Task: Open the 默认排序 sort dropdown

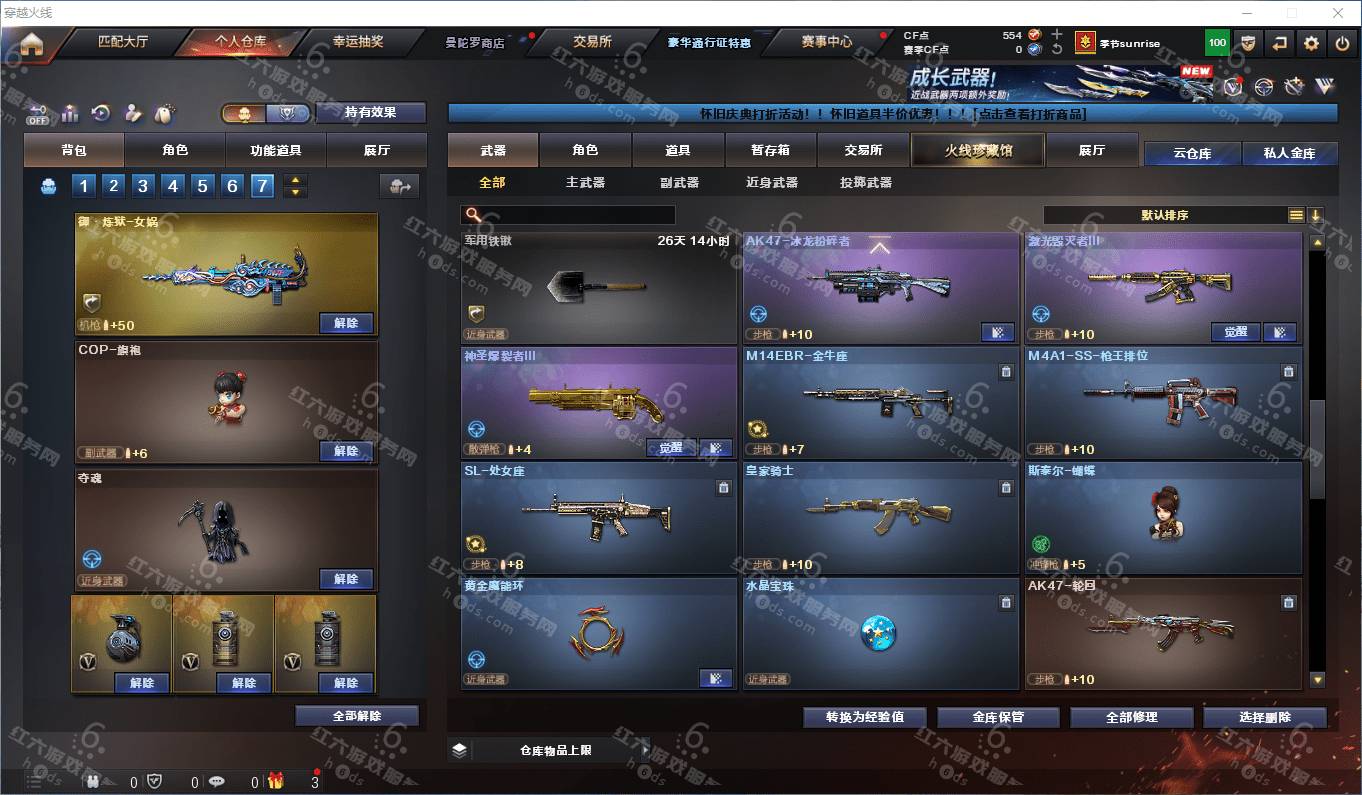Action: pos(1165,215)
